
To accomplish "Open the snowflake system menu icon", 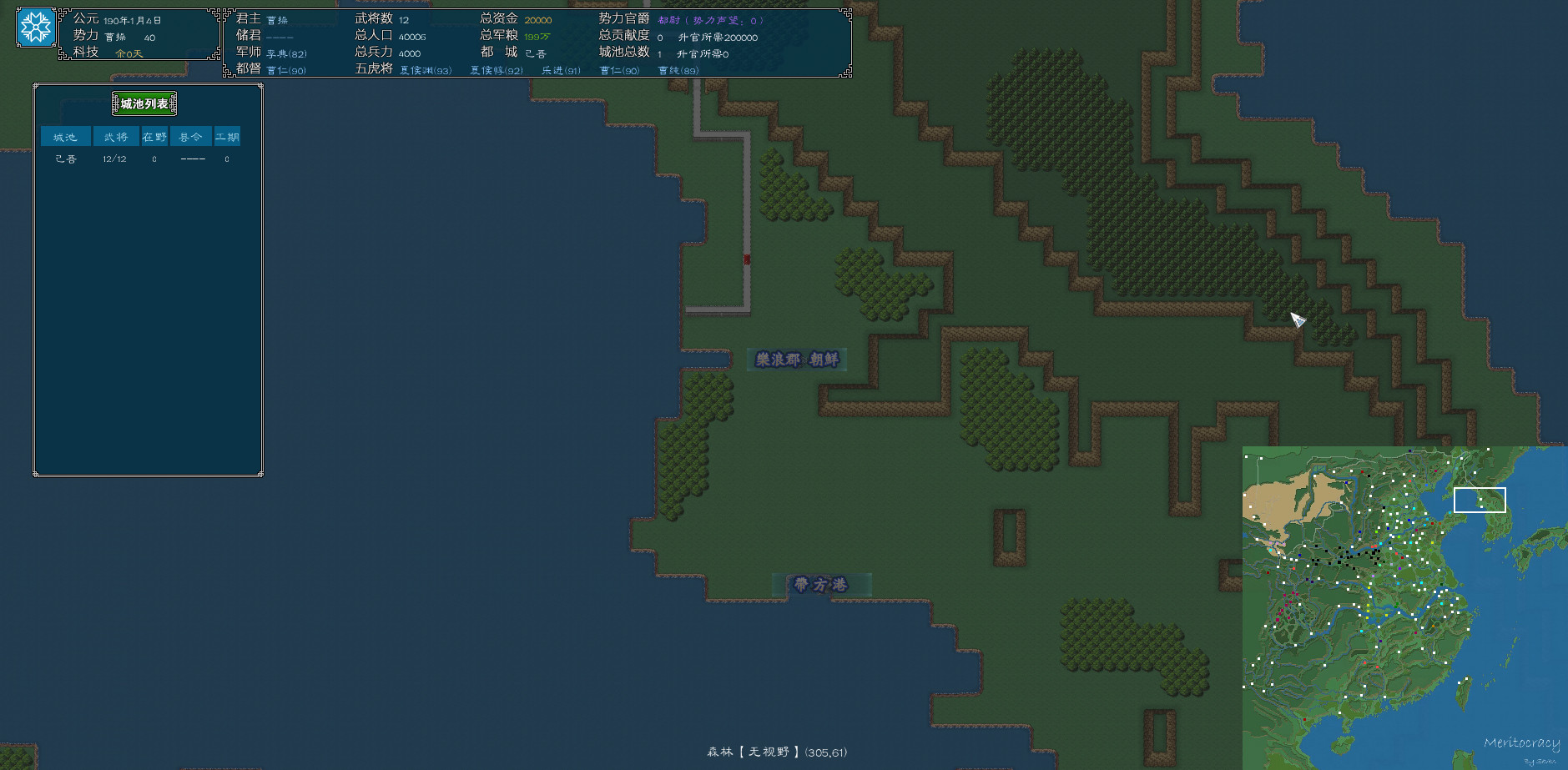I will (34, 27).
